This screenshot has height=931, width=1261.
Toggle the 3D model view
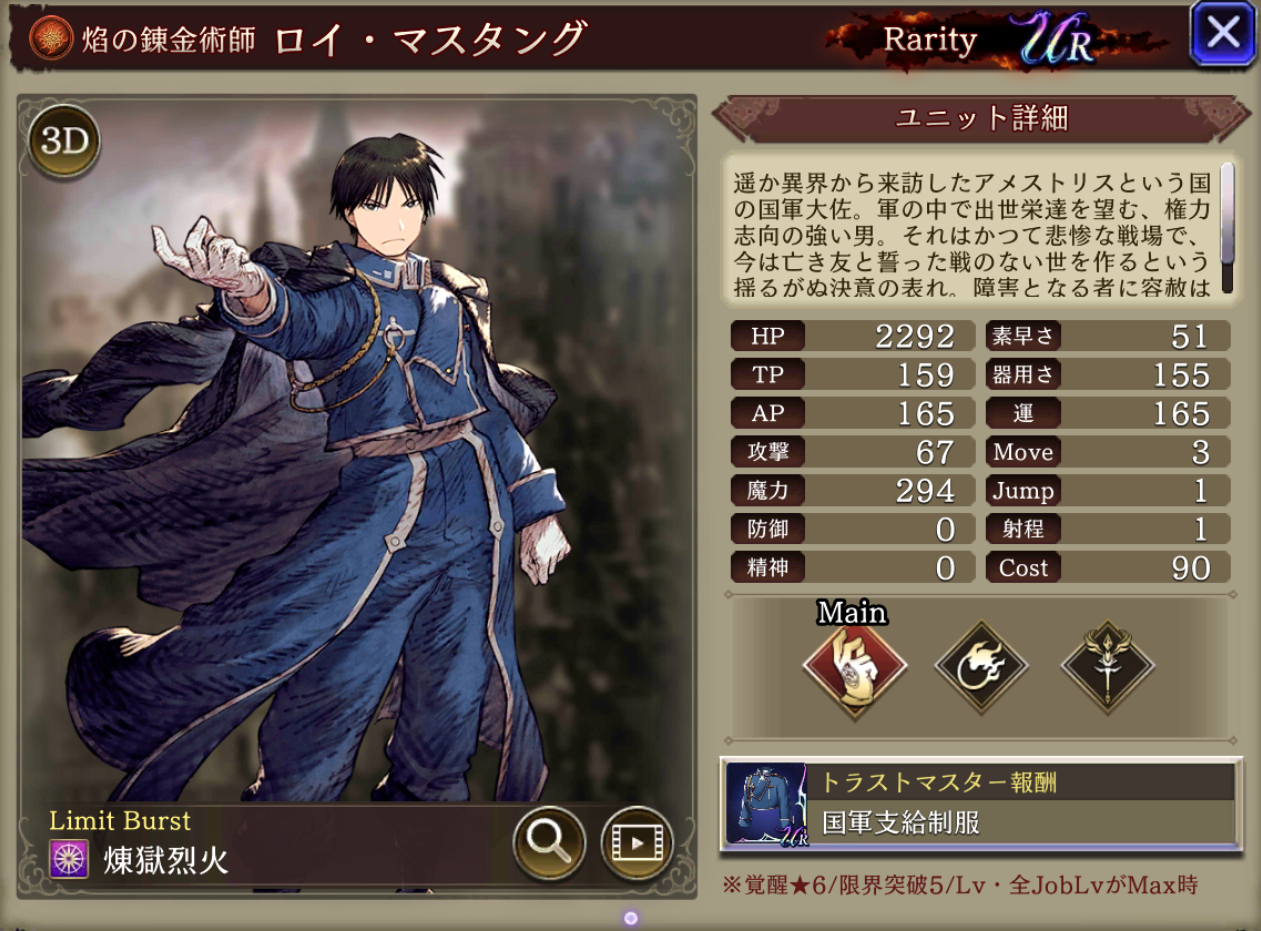[65, 142]
